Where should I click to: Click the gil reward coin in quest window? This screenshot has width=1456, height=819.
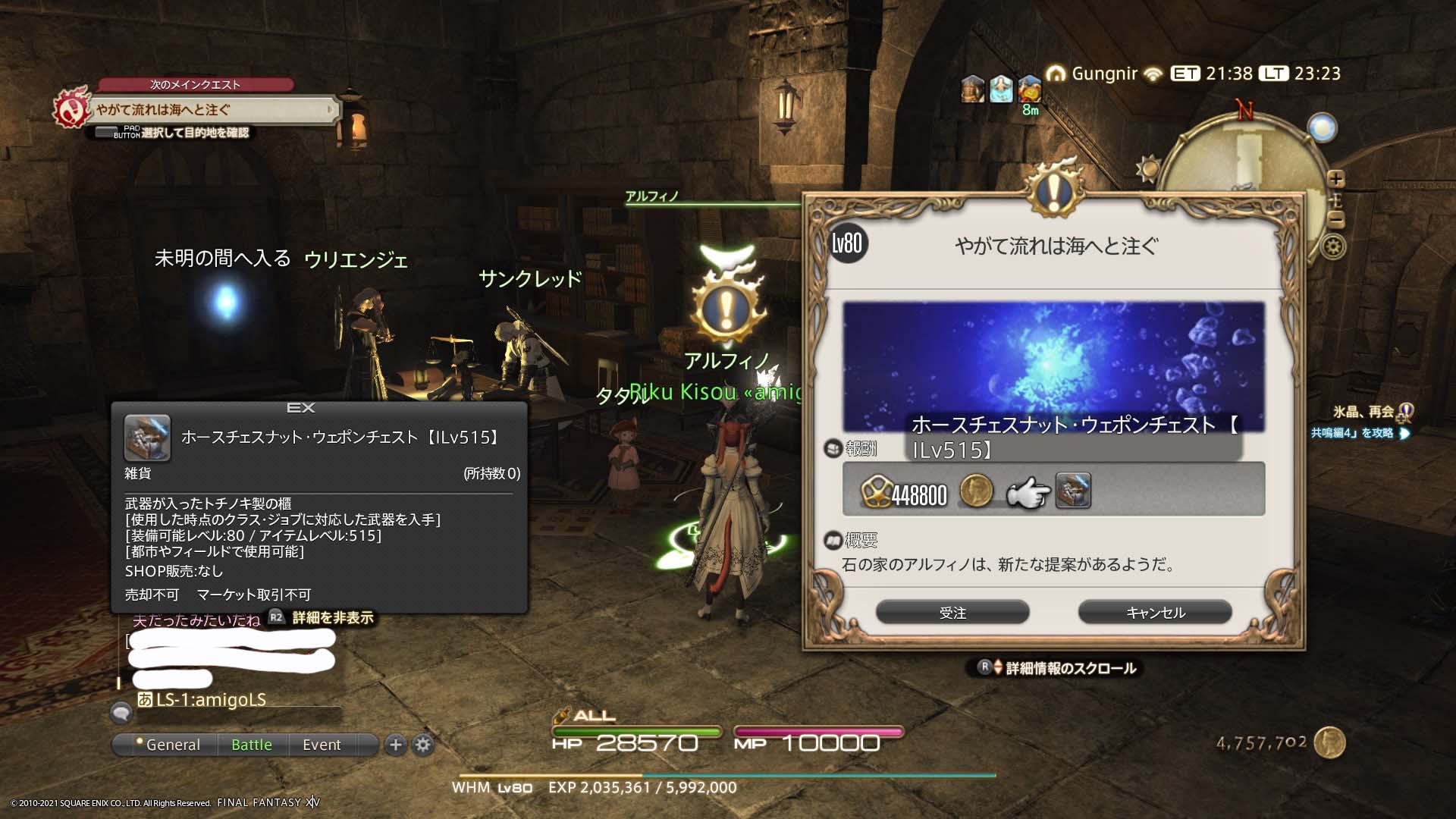click(976, 491)
